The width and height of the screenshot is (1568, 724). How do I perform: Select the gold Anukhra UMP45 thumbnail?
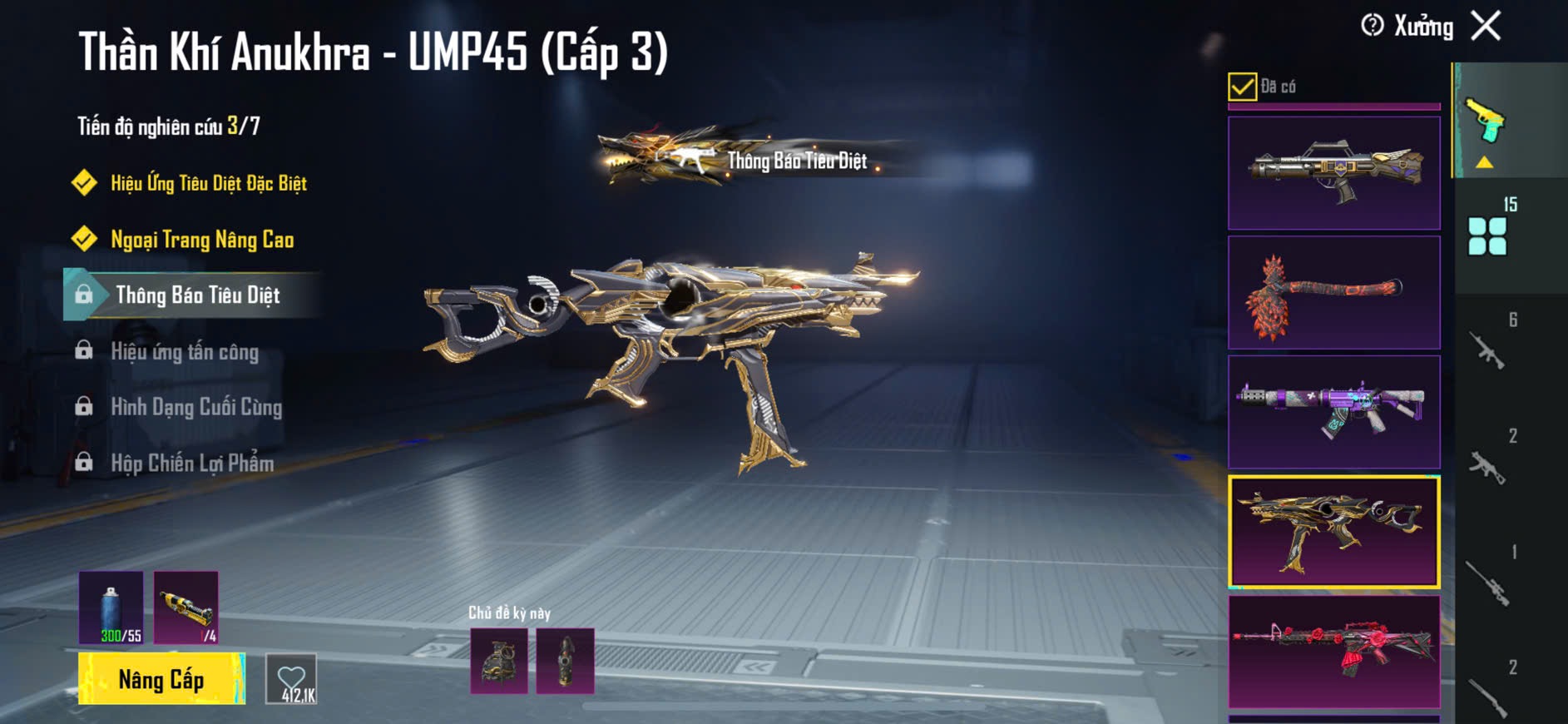[x=1333, y=532]
